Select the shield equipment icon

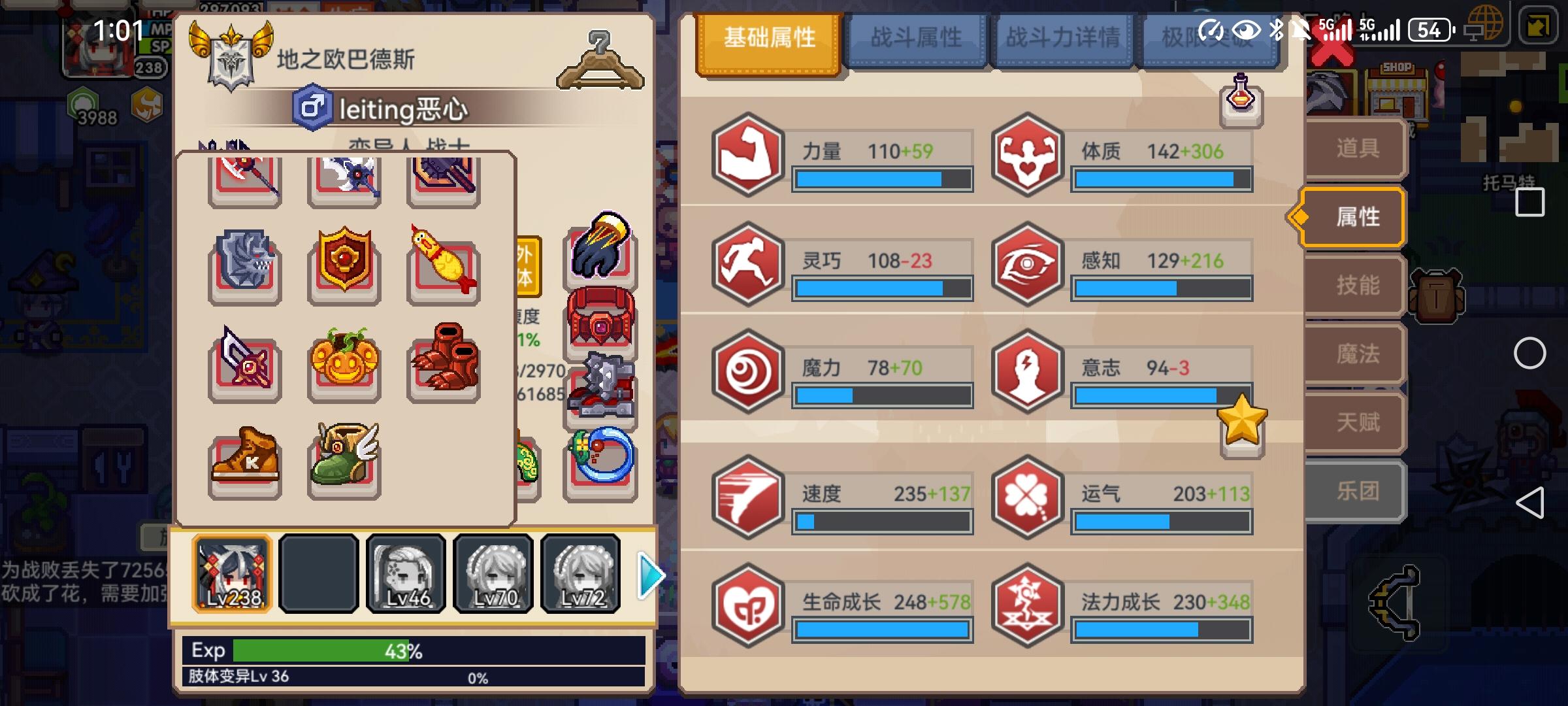[x=344, y=265]
